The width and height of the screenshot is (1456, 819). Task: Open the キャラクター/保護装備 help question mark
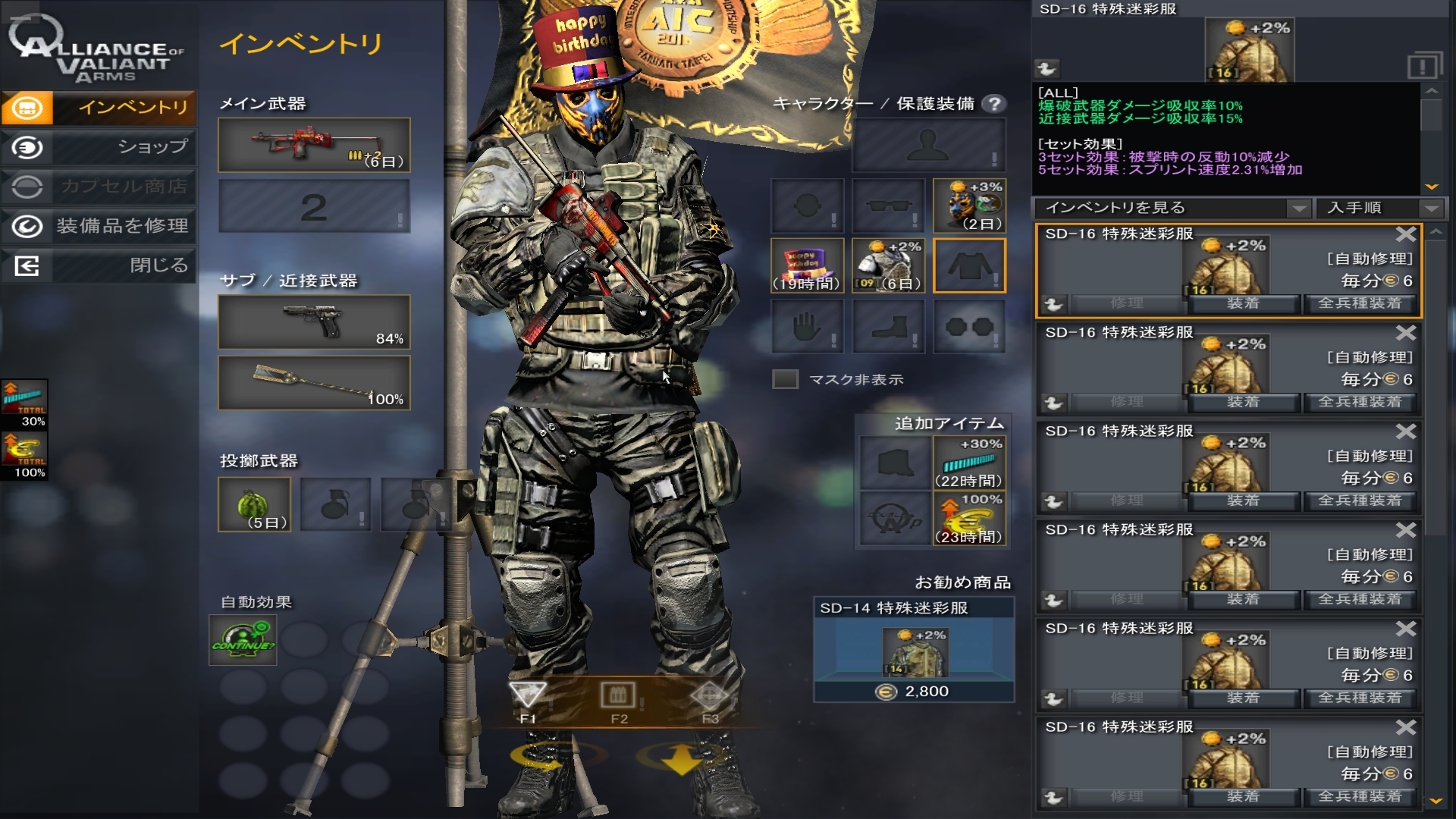pyautogui.click(x=993, y=104)
